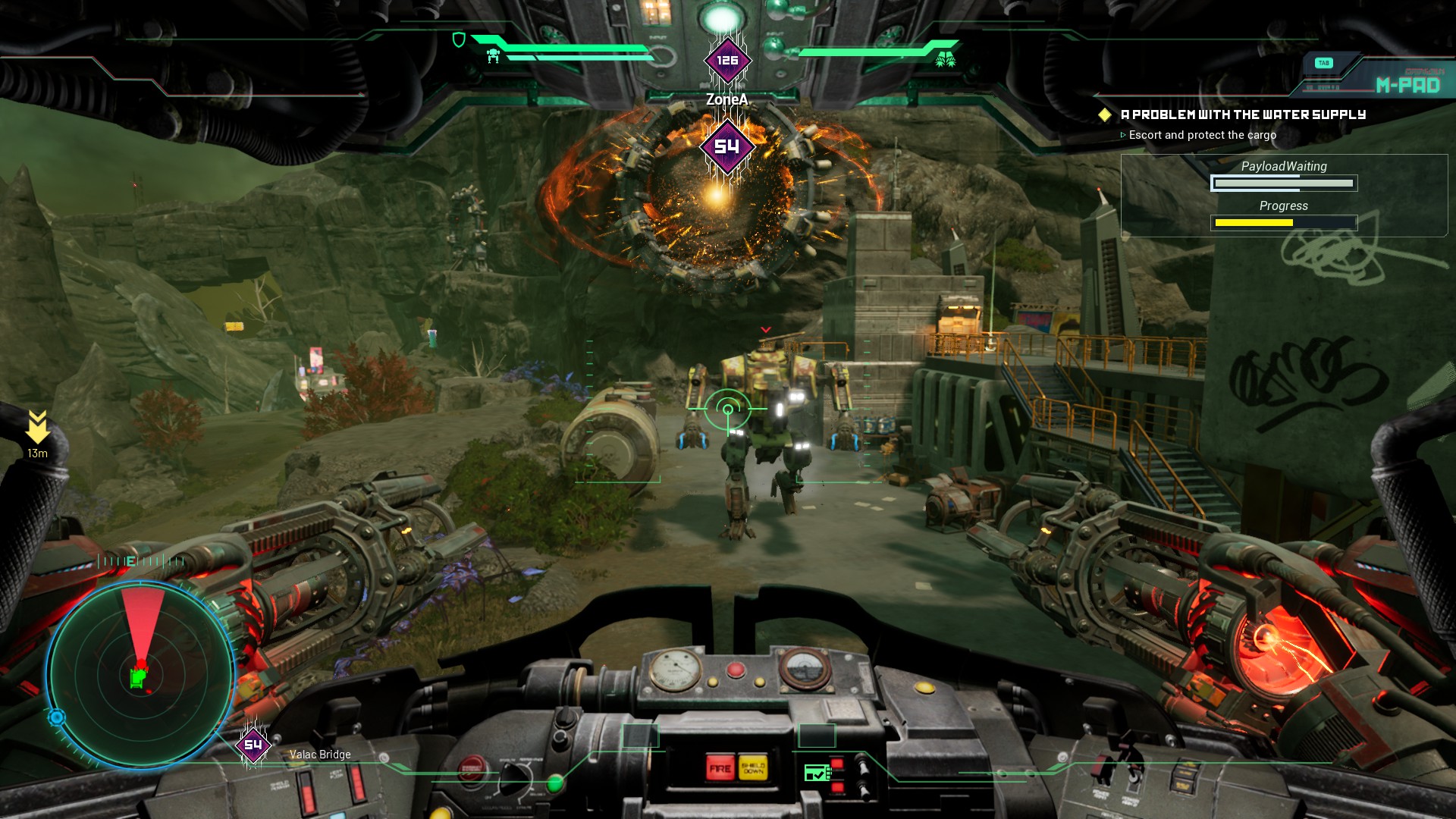The width and height of the screenshot is (1456, 819).
Task: Click the quest title A Problem With The Water Supply
Action: [x=1241, y=115]
